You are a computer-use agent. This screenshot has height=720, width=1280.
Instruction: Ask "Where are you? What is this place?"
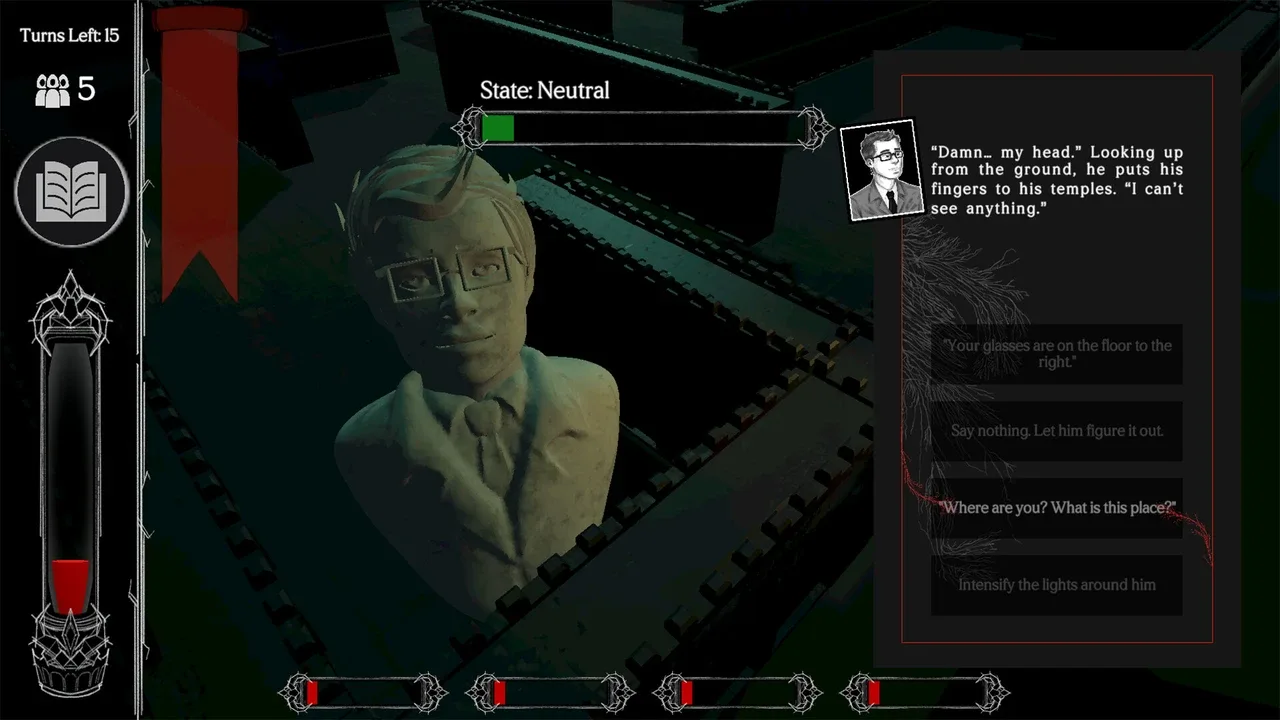click(1056, 508)
